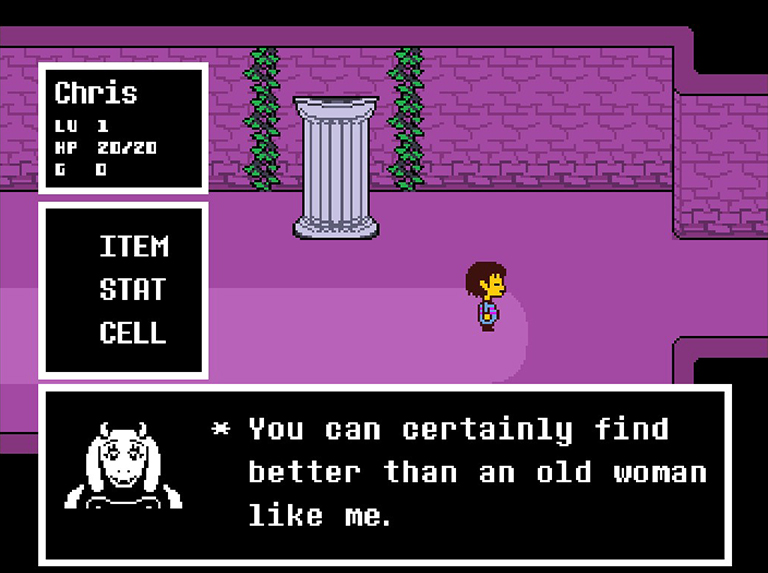Open the ITEM menu entry
Screen dimensions: 768x573
[134, 247]
